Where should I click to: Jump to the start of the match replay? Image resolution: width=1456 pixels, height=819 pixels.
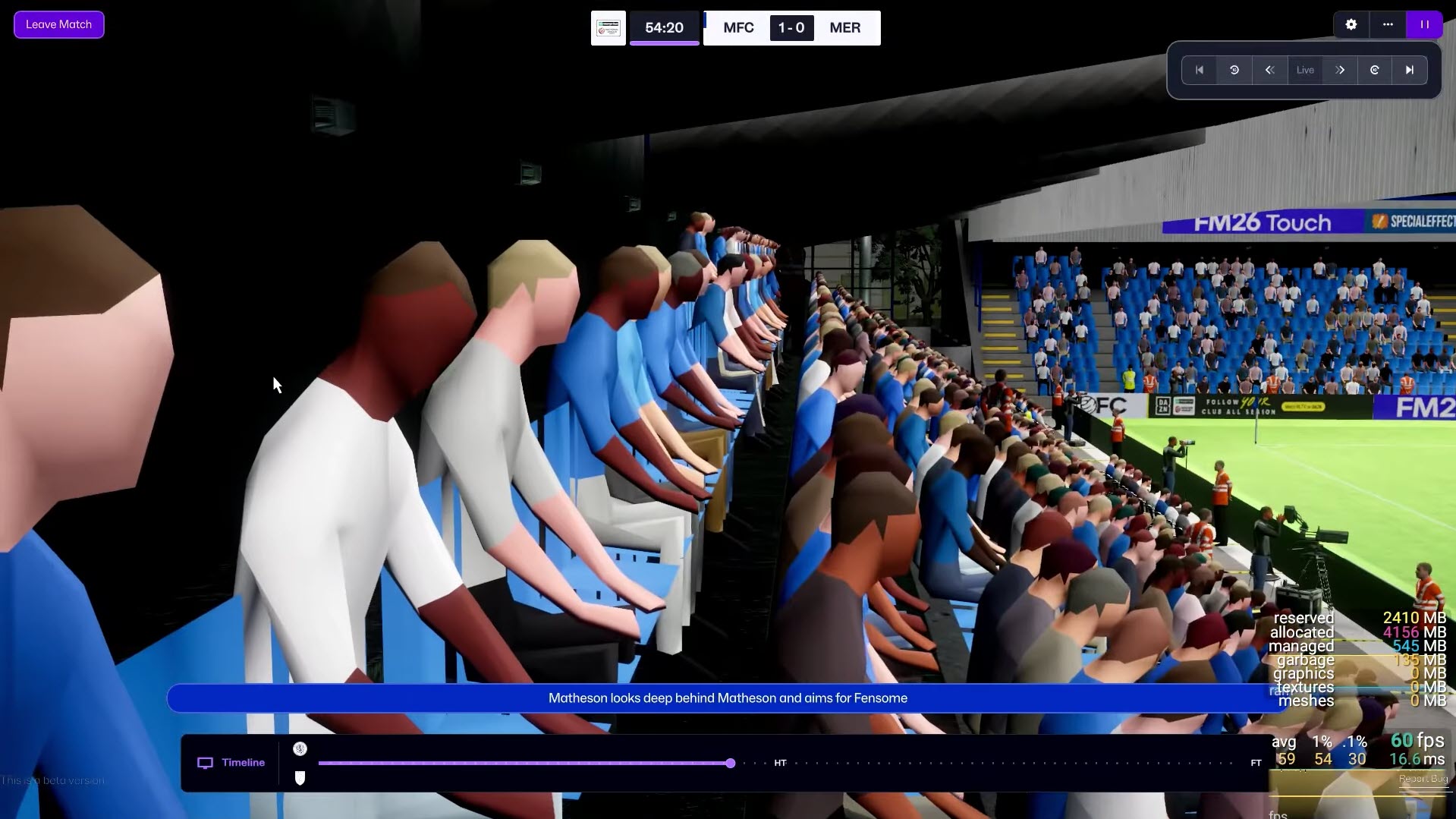point(1200,70)
